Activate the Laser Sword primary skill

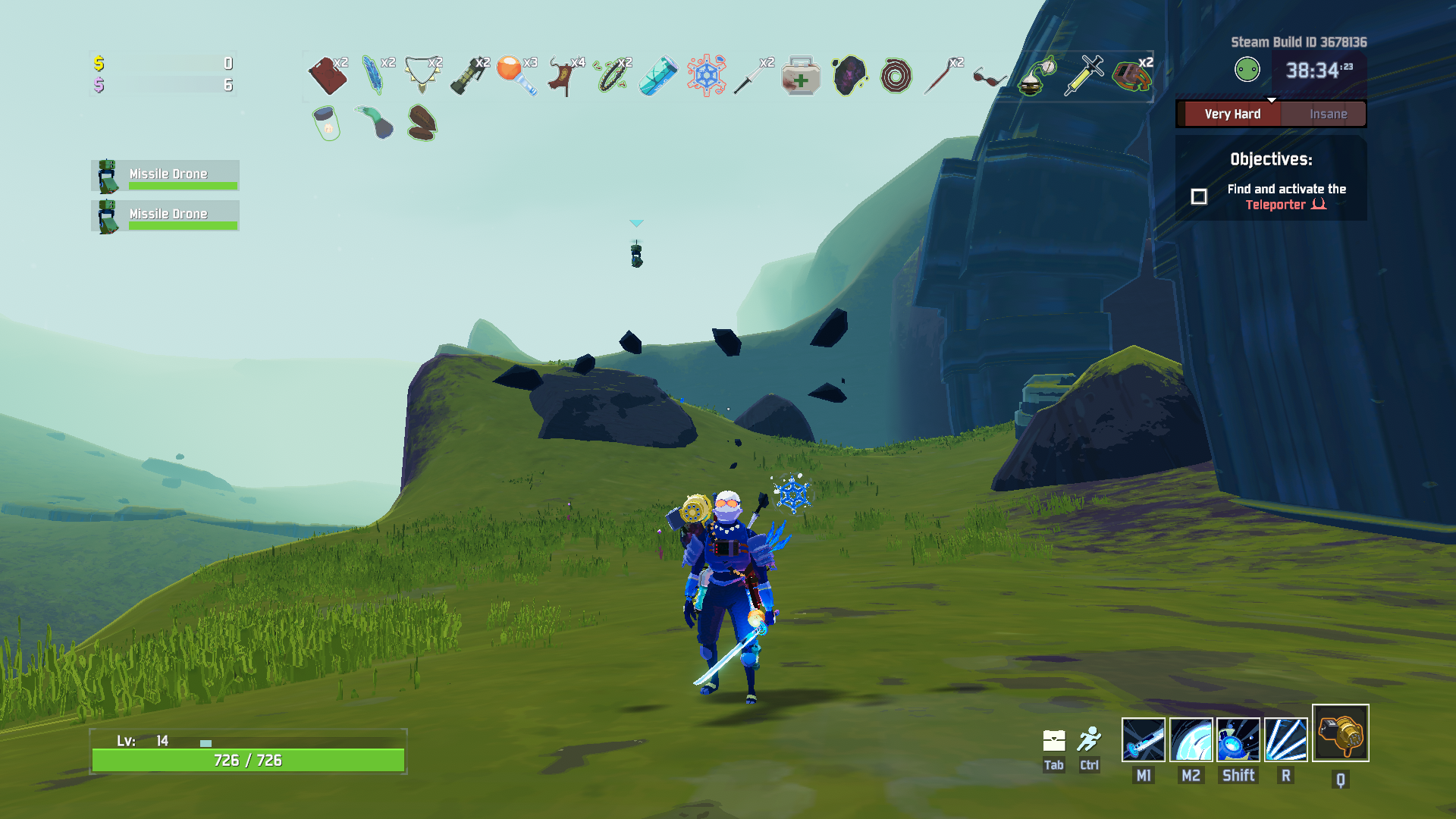click(1143, 739)
